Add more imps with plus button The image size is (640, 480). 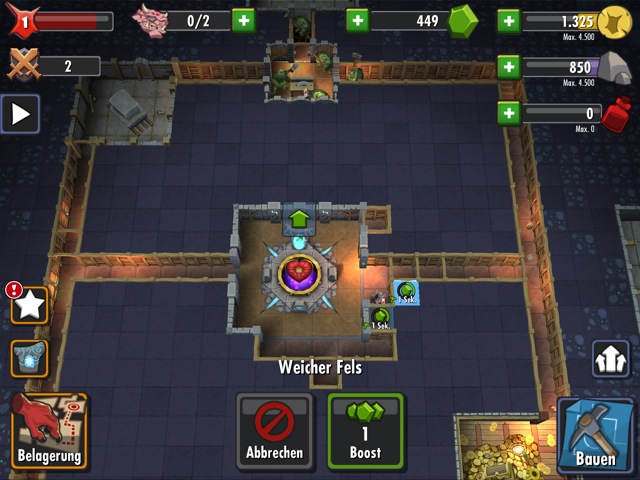click(x=243, y=20)
